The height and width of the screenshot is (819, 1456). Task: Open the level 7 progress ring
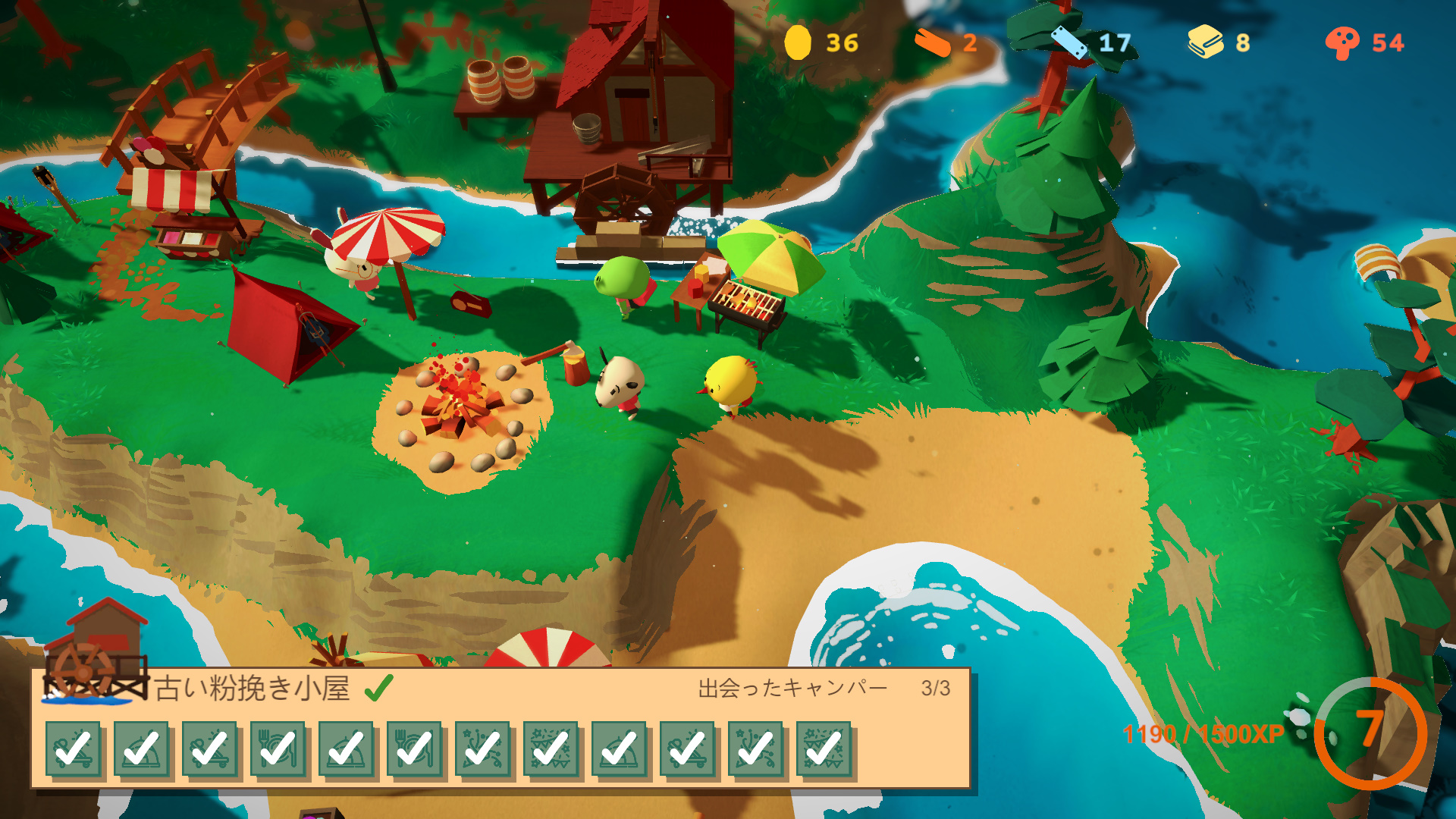[1370, 733]
